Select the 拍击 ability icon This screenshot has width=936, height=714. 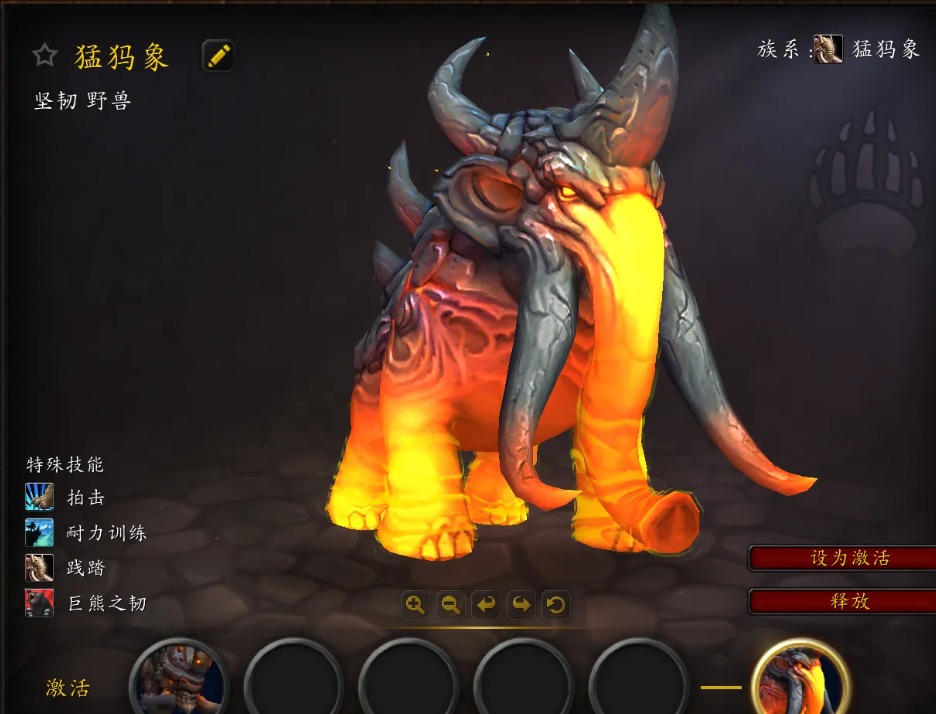coord(40,497)
